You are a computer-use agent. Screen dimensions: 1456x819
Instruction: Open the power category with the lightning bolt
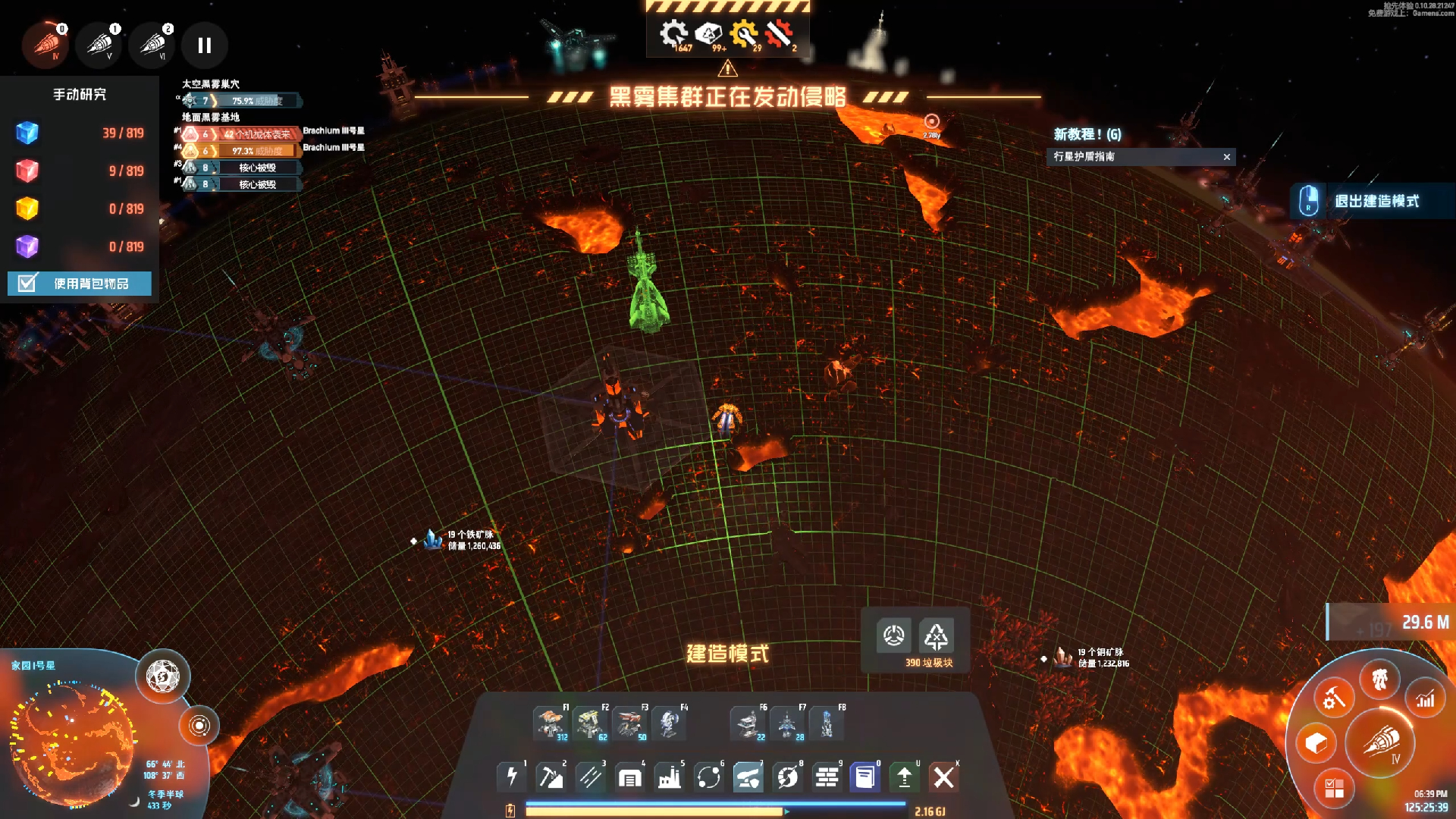[512, 777]
